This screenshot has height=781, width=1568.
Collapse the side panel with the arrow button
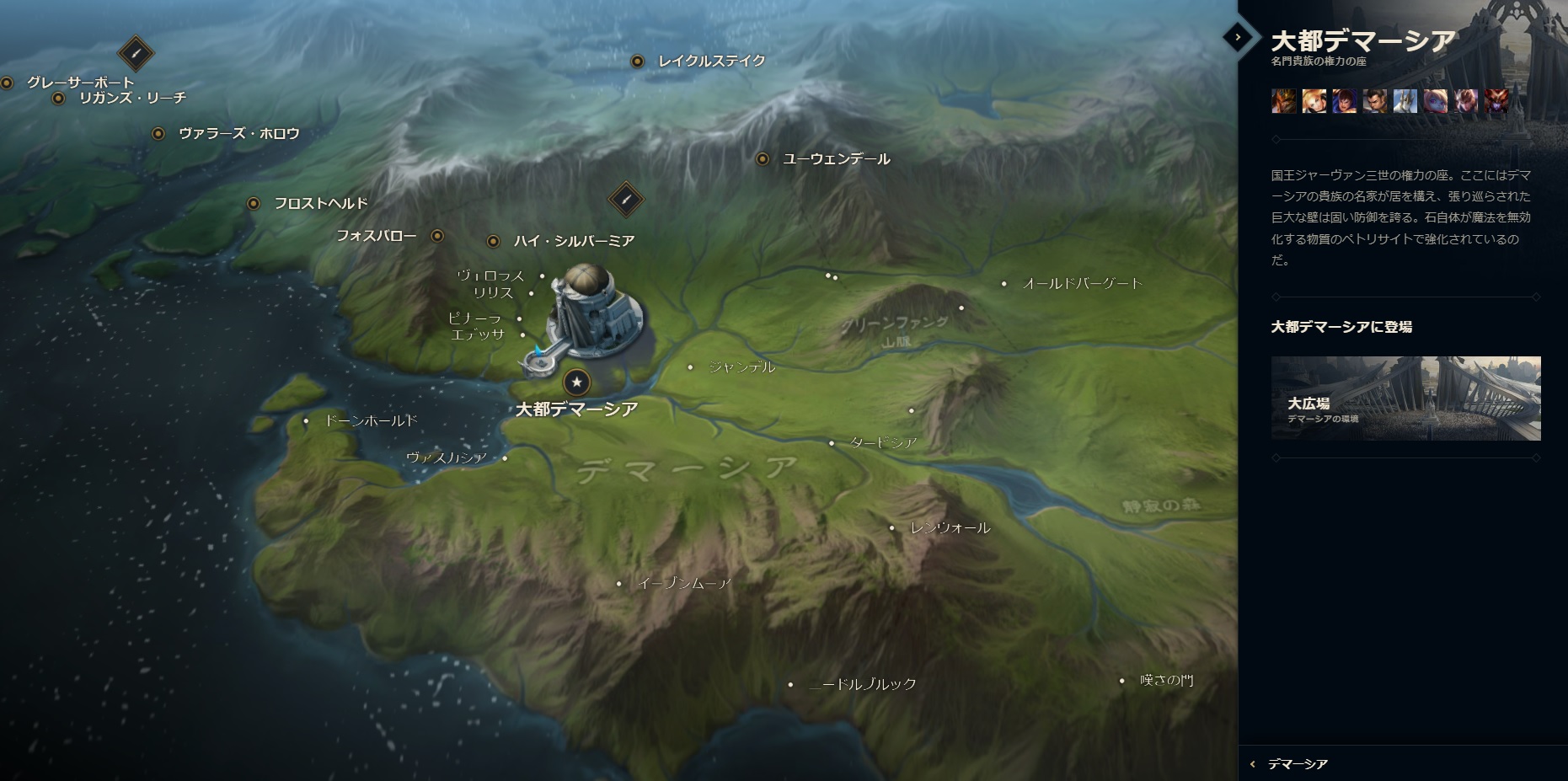pos(1237,37)
